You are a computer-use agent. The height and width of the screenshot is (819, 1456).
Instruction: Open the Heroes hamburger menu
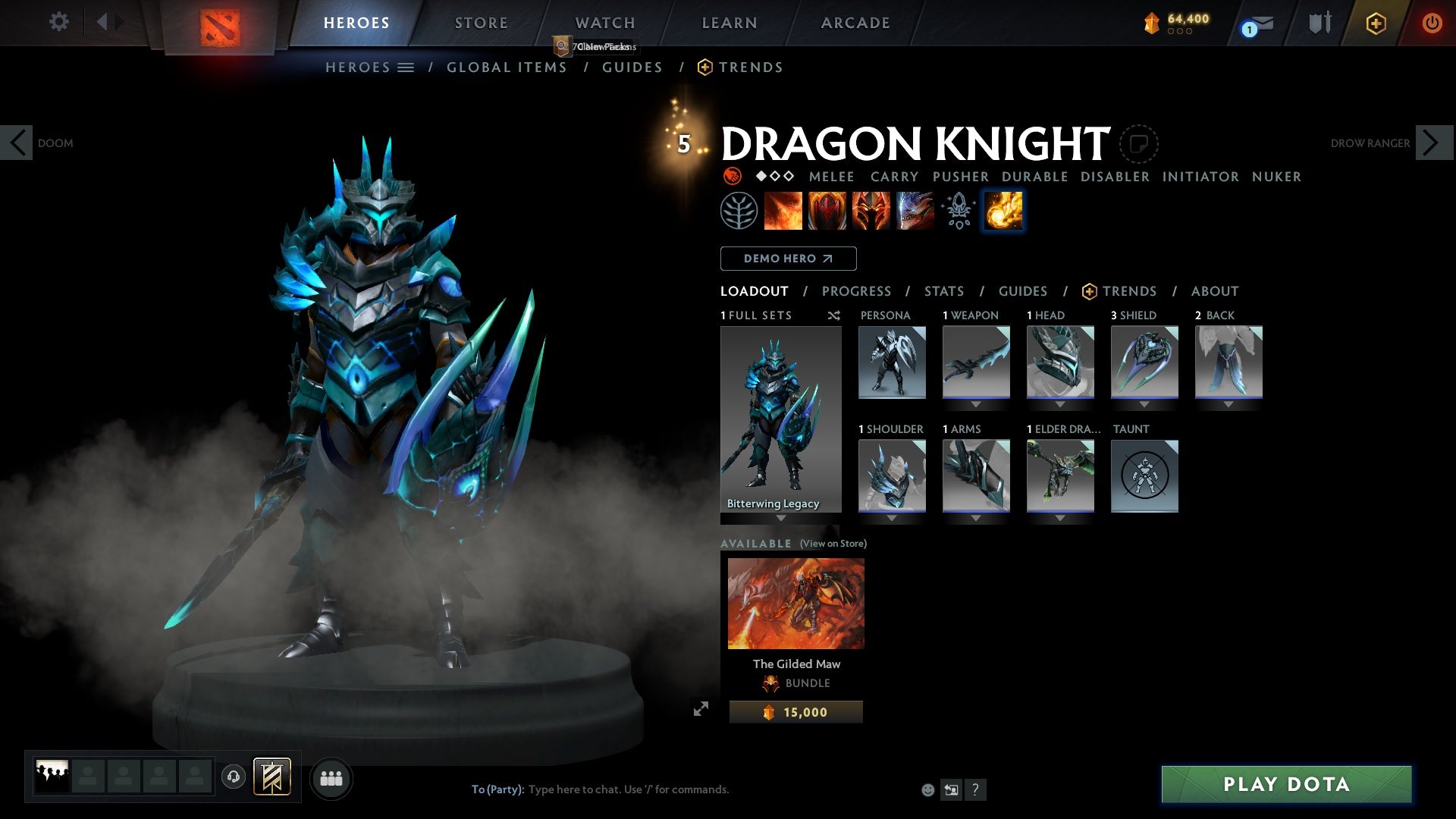click(407, 67)
